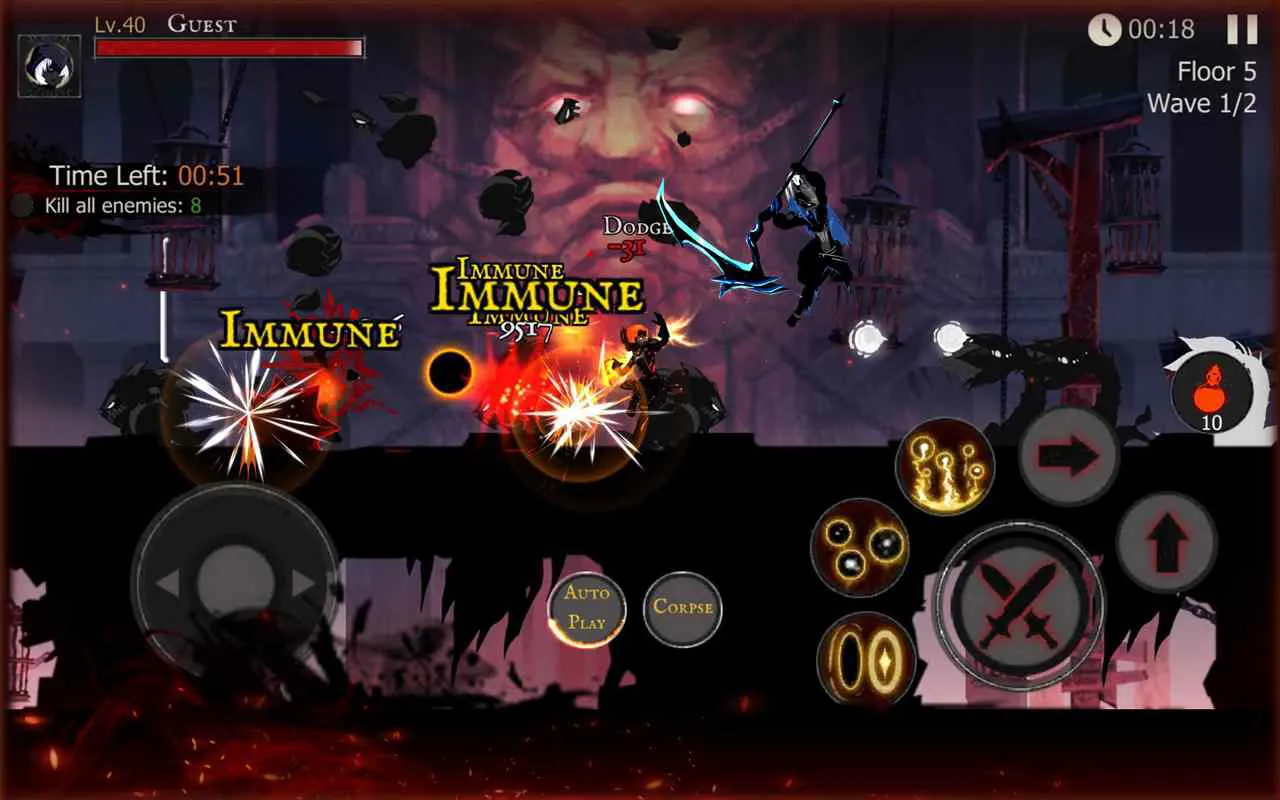Image resolution: width=1280 pixels, height=800 pixels.
Task: Pause the game
Action: 1242,31
